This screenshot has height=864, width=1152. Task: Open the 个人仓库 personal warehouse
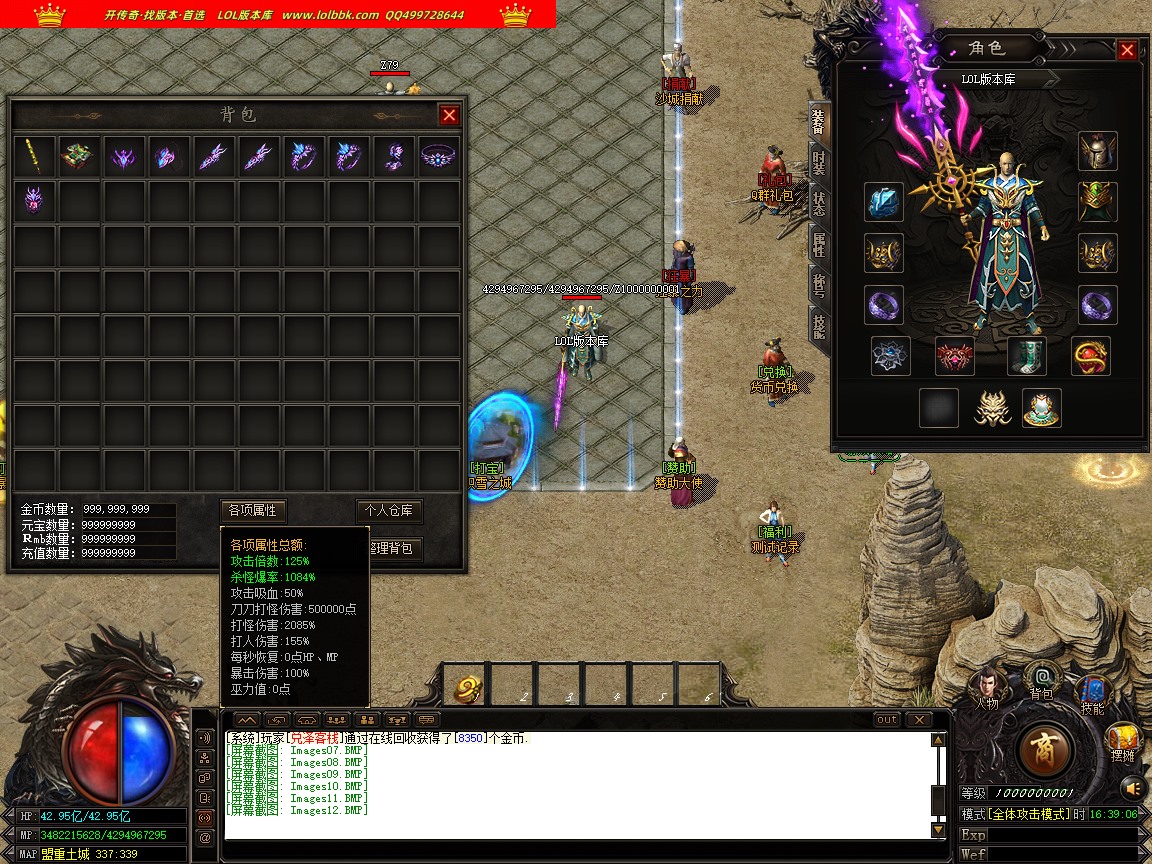coord(390,510)
